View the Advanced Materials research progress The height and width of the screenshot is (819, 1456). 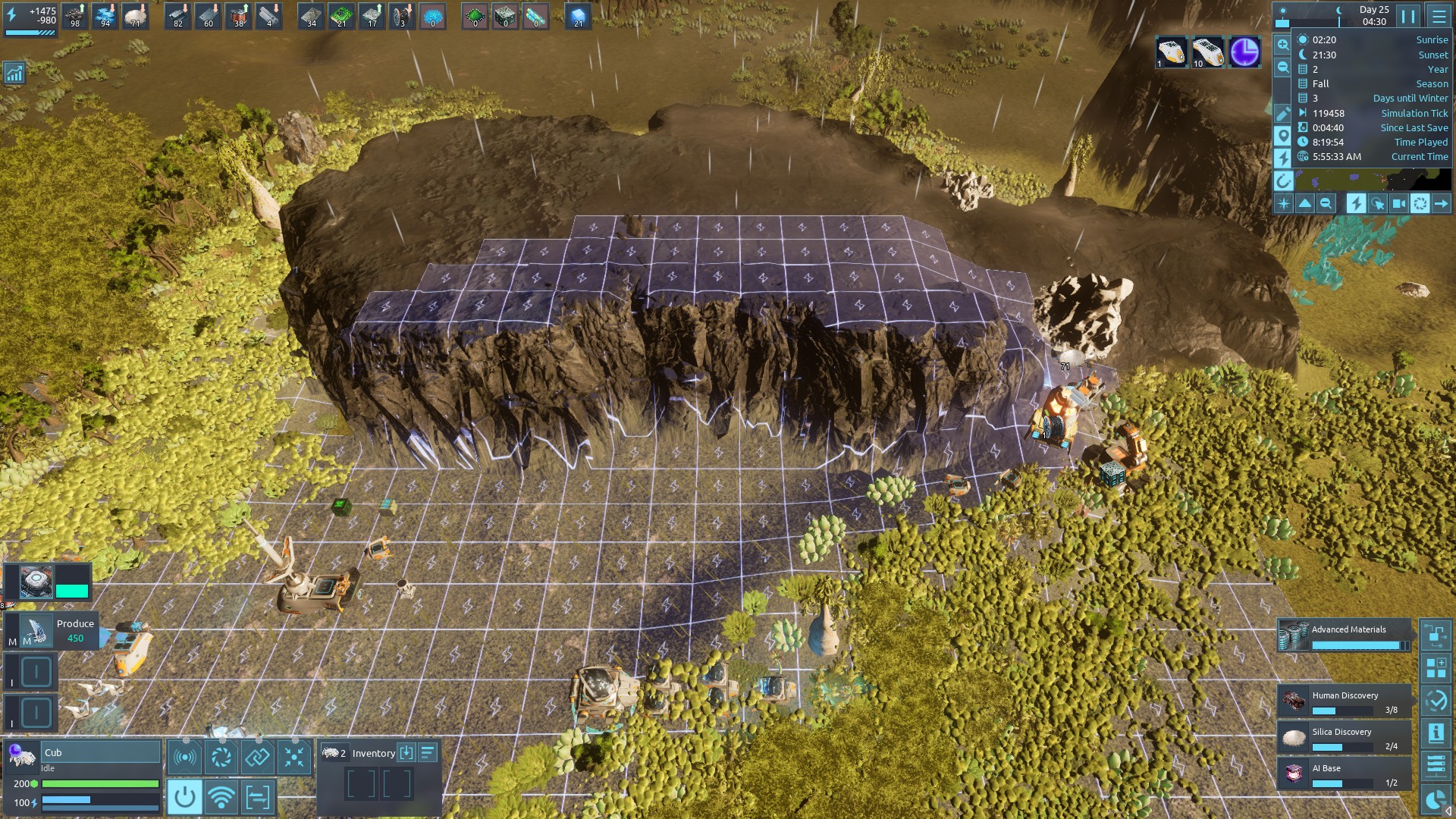(x=1345, y=635)
